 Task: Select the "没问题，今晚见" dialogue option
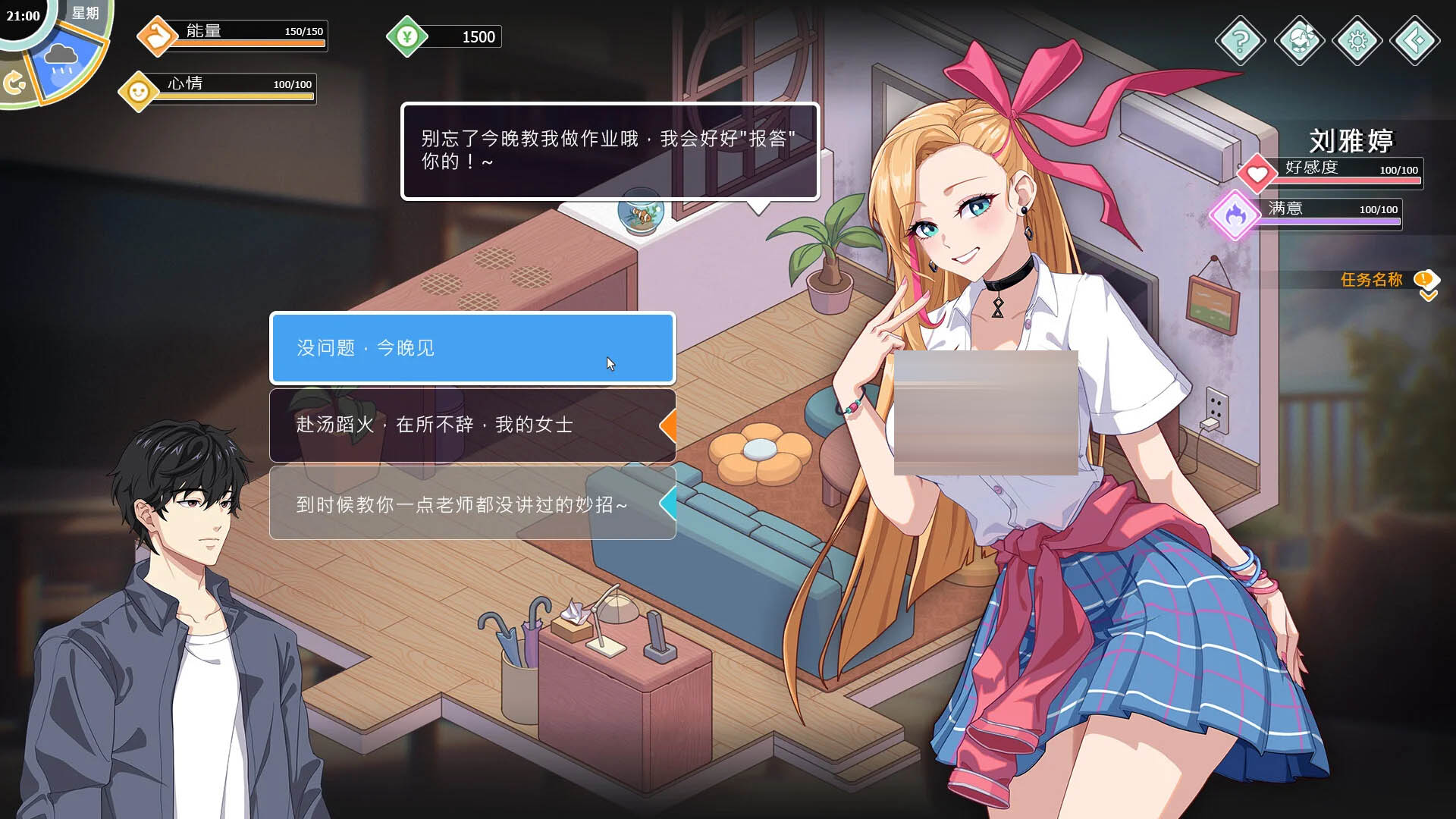tap(472, 350)
